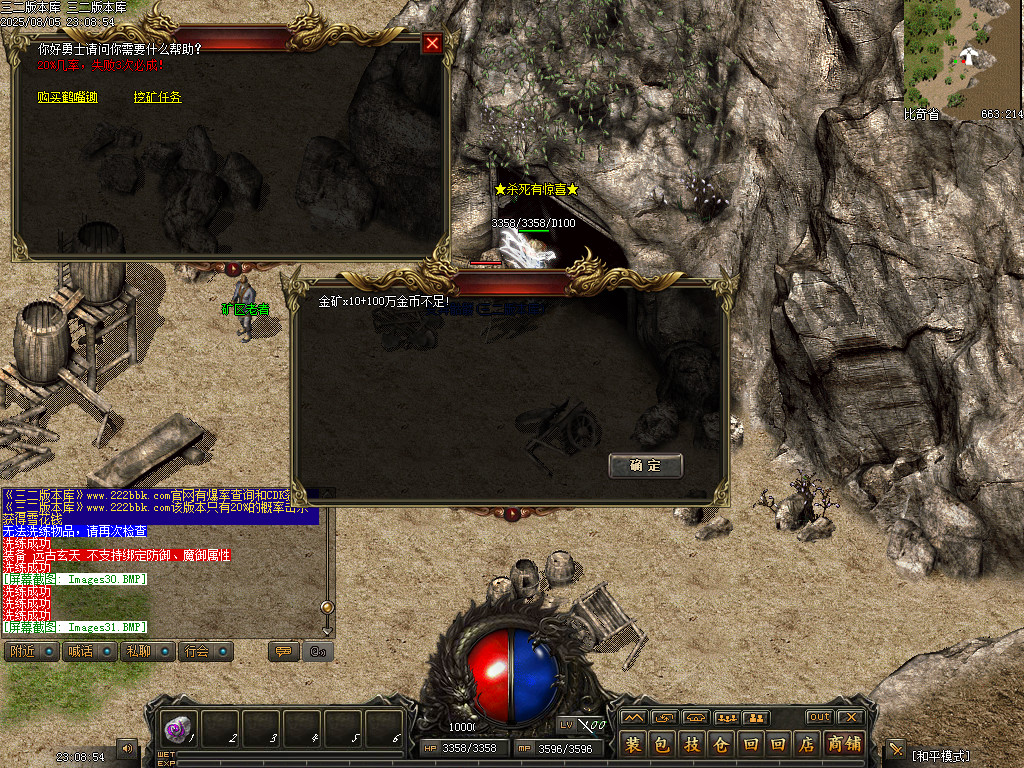Show the skills panel via 技 button

(x=691, y=745)
